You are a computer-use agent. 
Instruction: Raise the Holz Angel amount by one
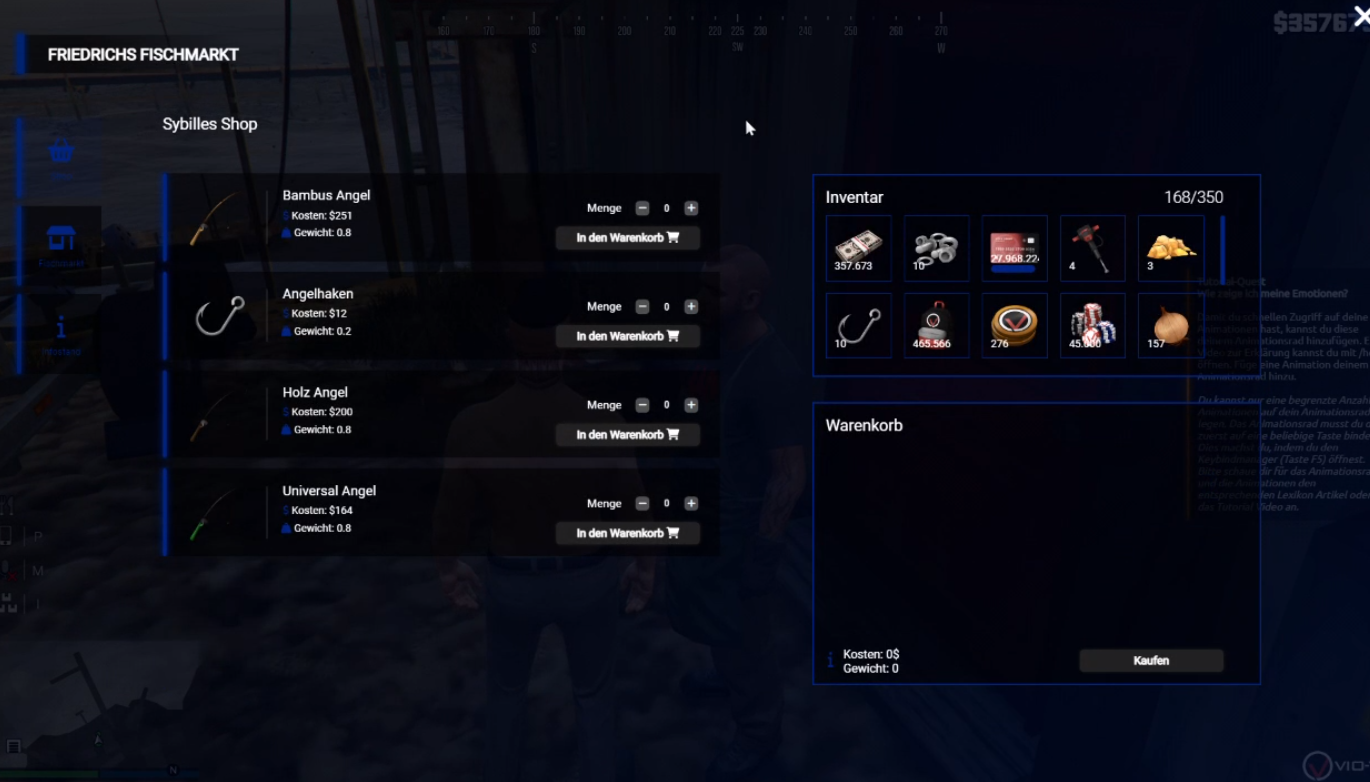click(691, 405)
